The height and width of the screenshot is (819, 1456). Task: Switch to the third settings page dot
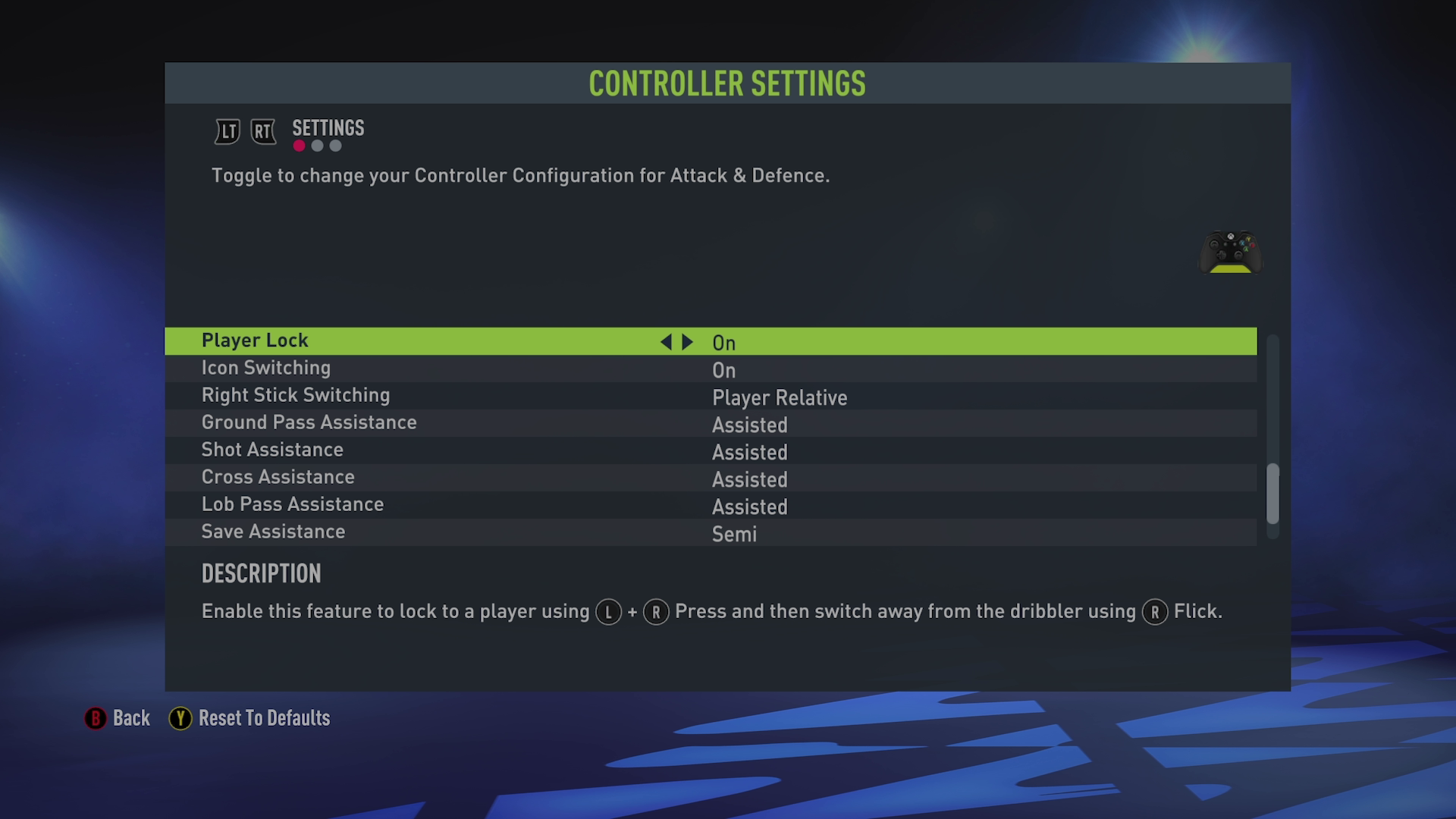(x=336, y=146)
